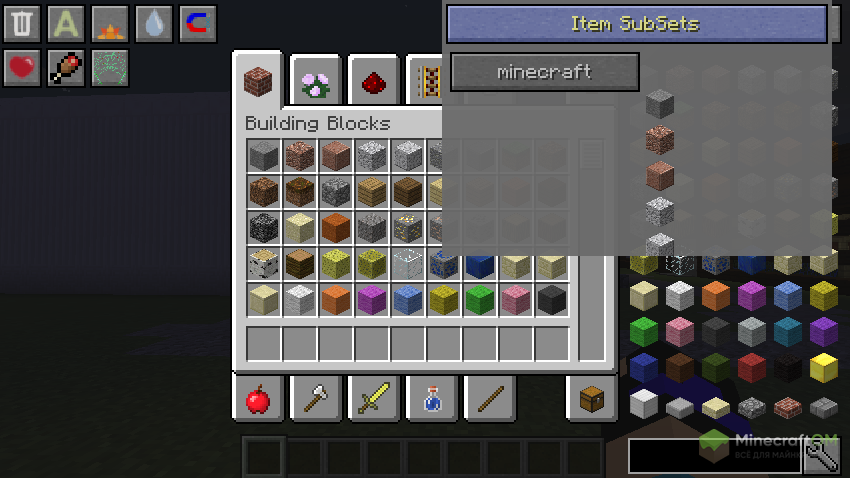Image resolution: width=850 pixels, height=478 pixels.
Task: Open the iron axe Tools tab
Action: pyautogui.click(x=316, y=400)
